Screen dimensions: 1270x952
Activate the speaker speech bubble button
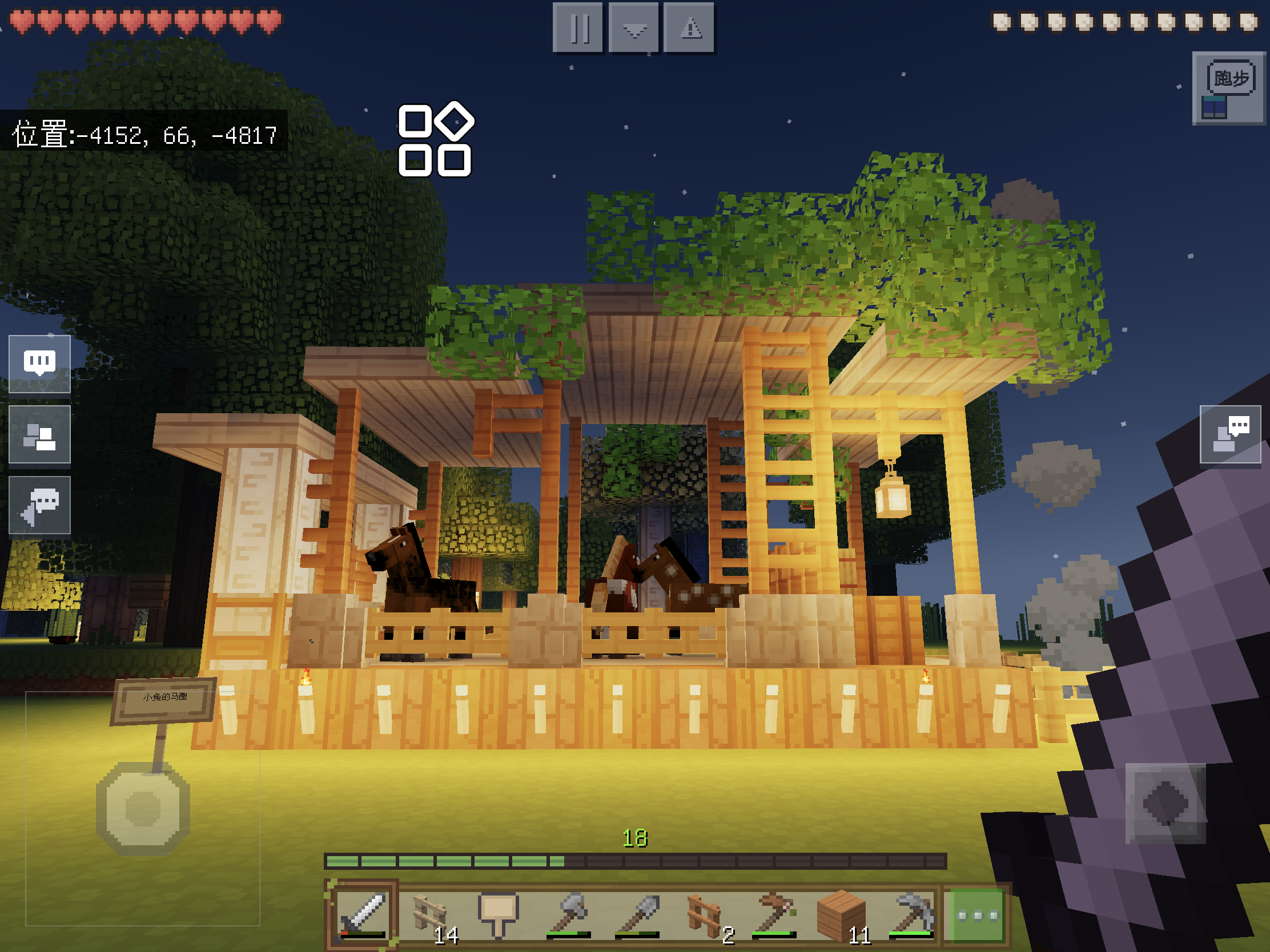39,505
